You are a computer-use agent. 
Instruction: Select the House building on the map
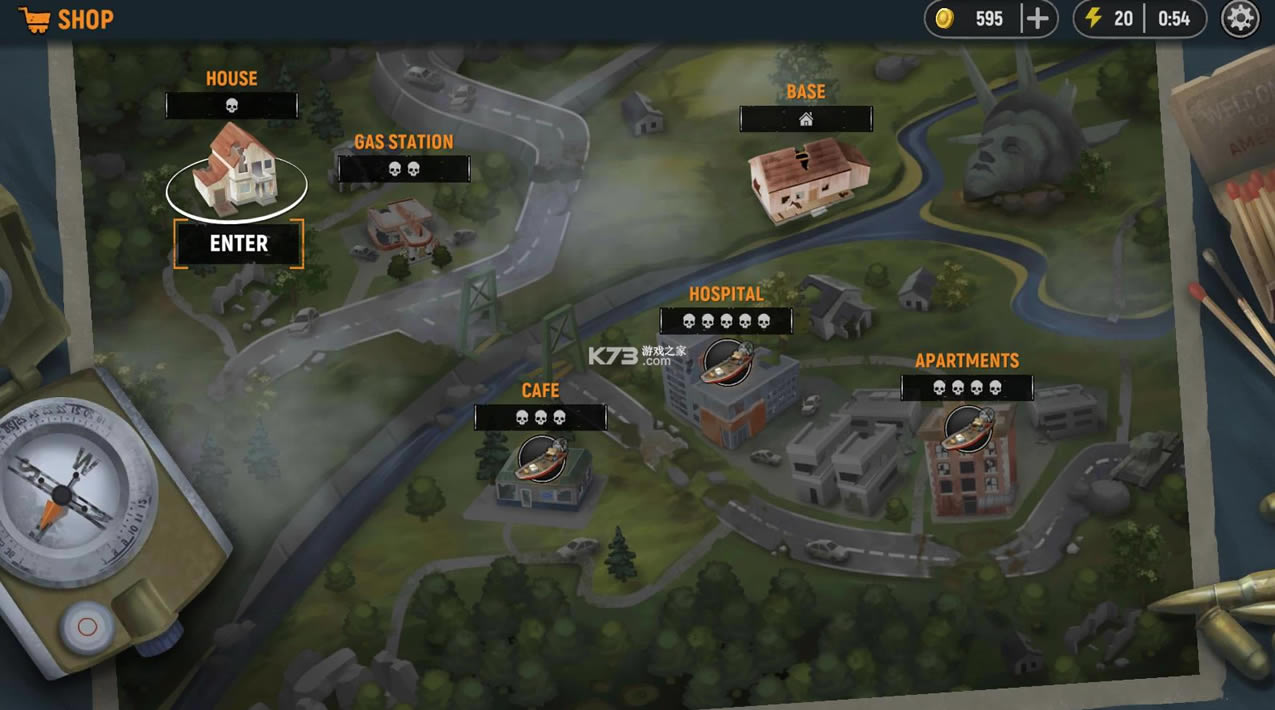[x=238, y=172]
